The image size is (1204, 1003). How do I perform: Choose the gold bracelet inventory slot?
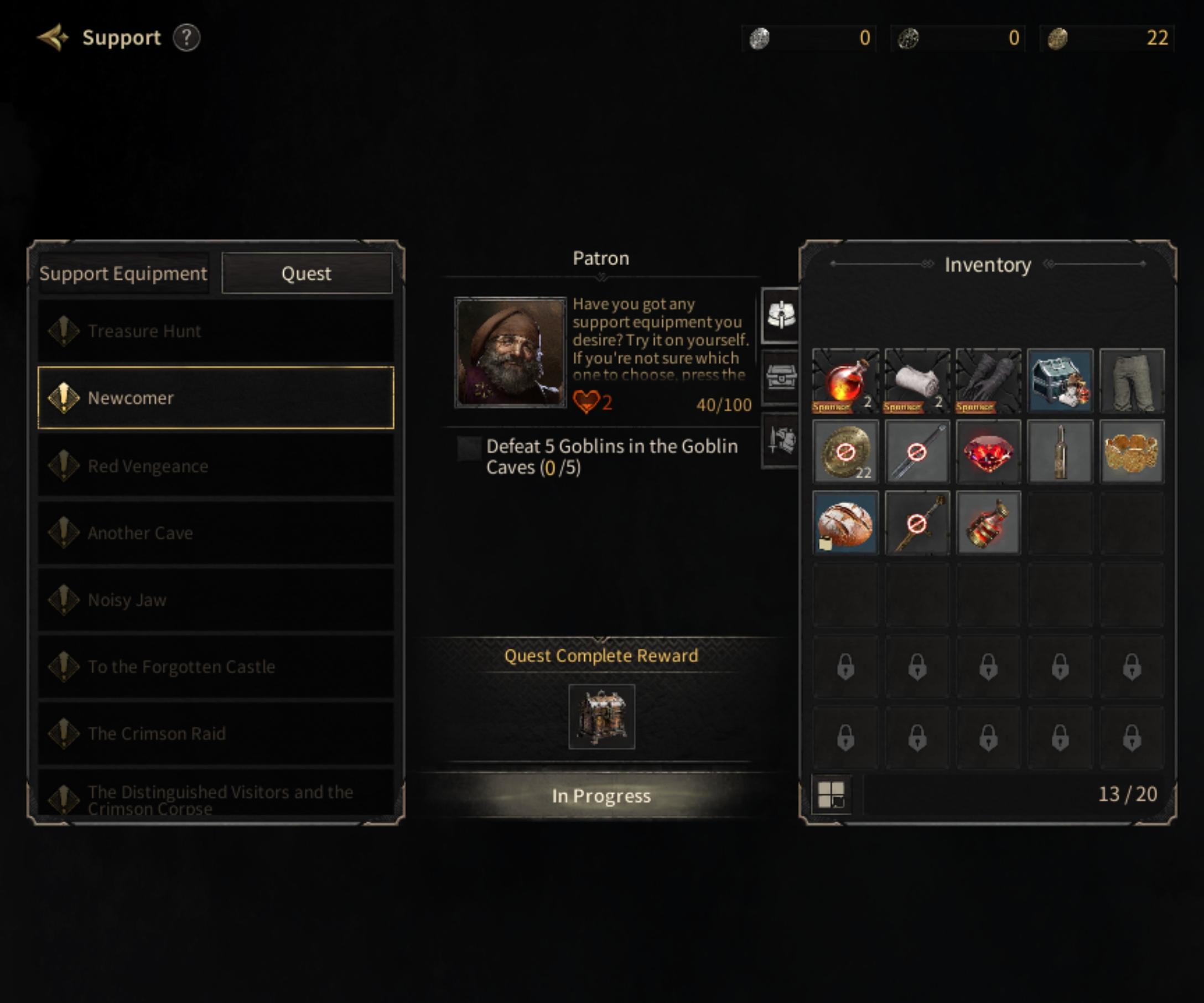1131,452
